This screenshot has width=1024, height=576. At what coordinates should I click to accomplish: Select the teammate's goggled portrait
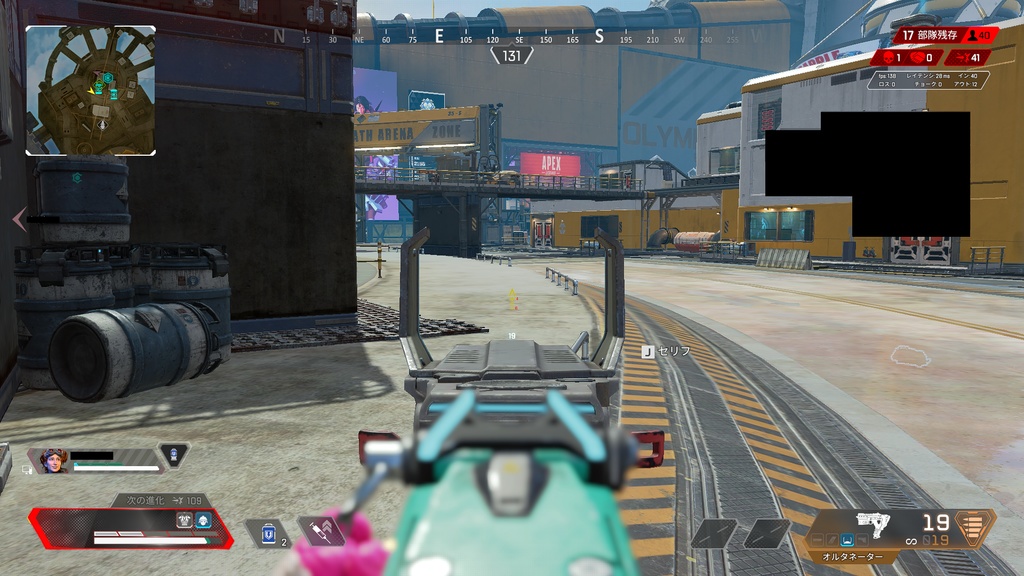(x=53, y=460)
